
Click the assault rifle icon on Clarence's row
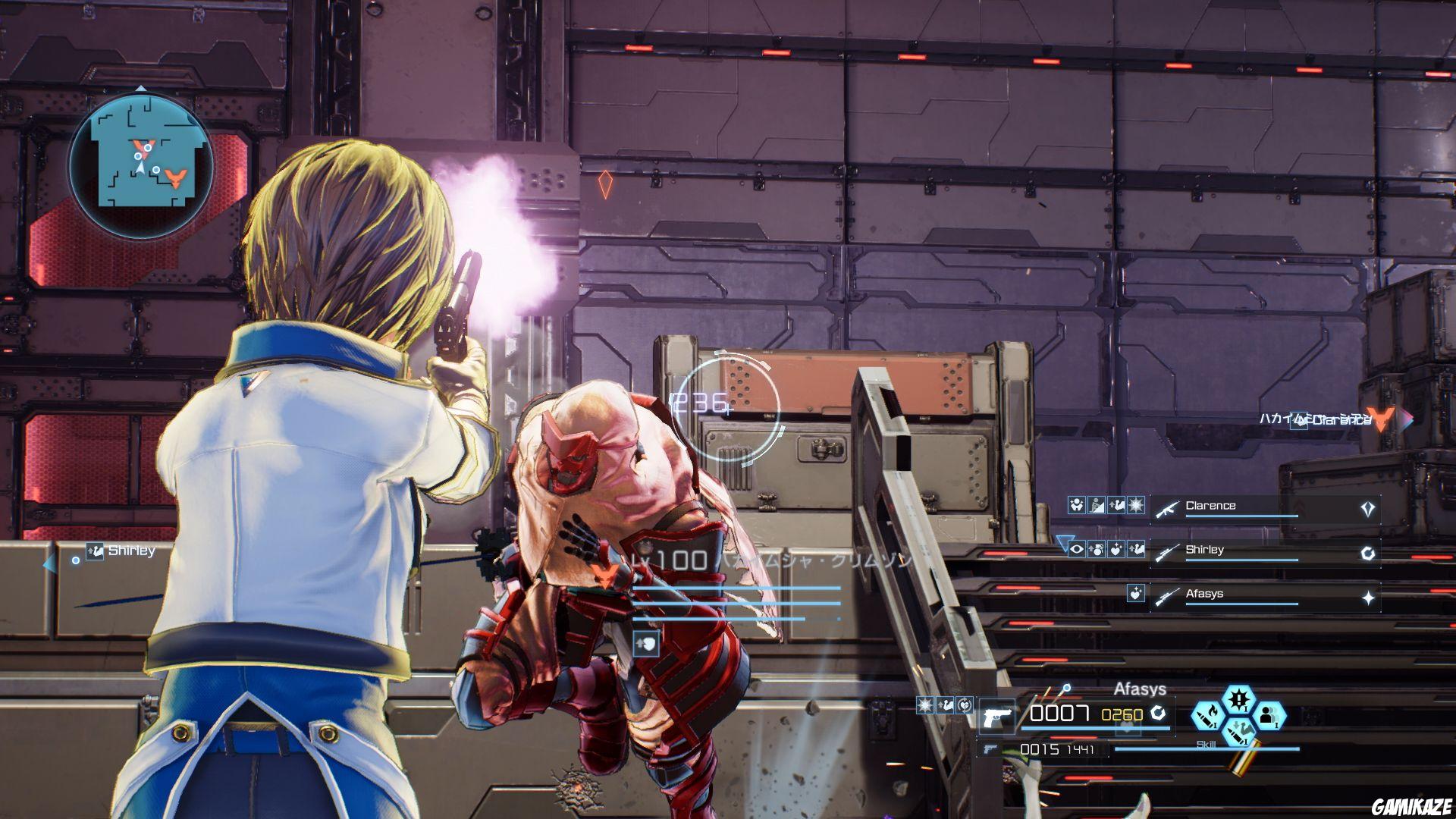(1167, 508)
